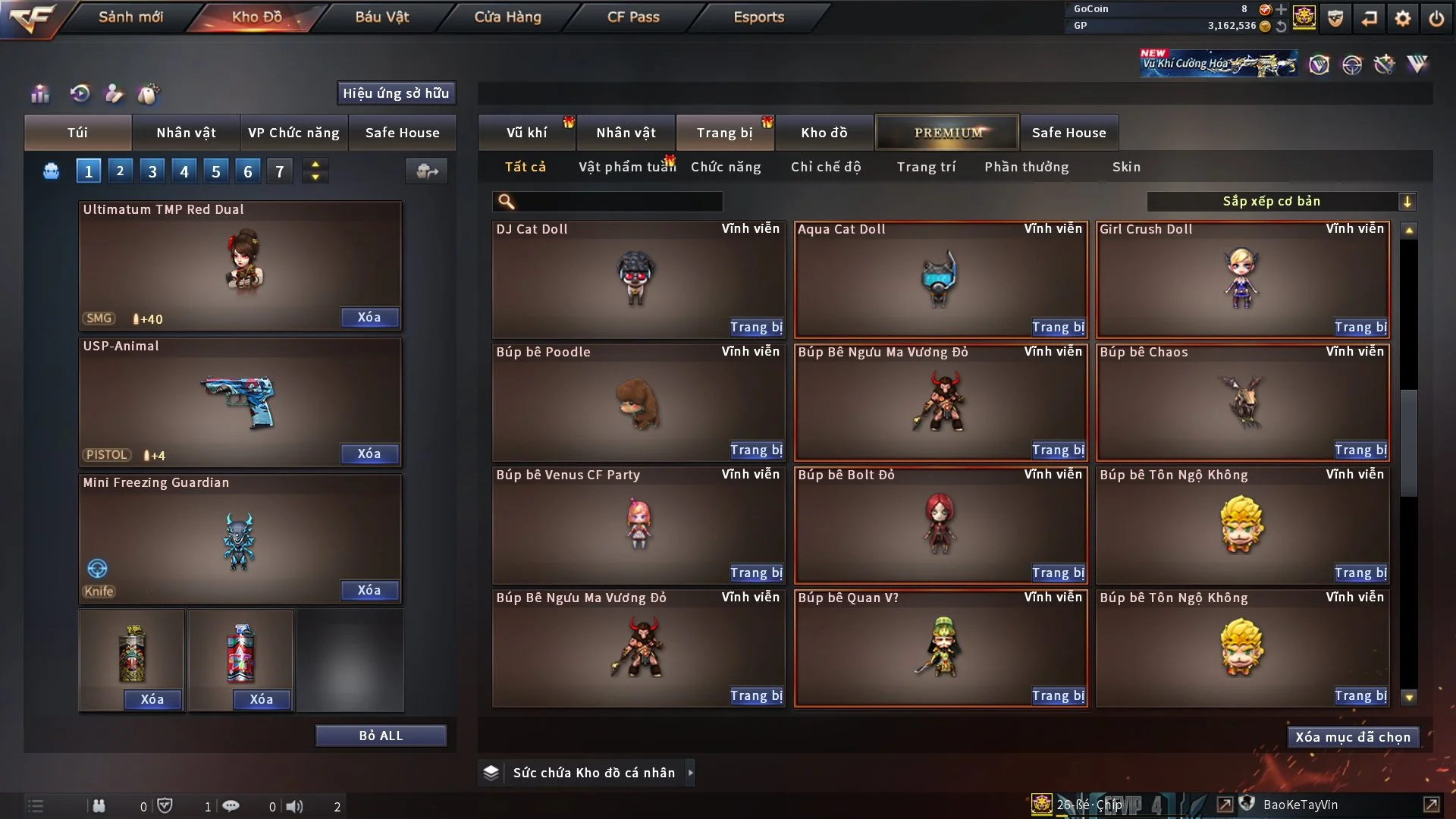Open the gear settings icon
Image resolution: width=1456 pixels, height=819 pixels.
[1402, 18]
